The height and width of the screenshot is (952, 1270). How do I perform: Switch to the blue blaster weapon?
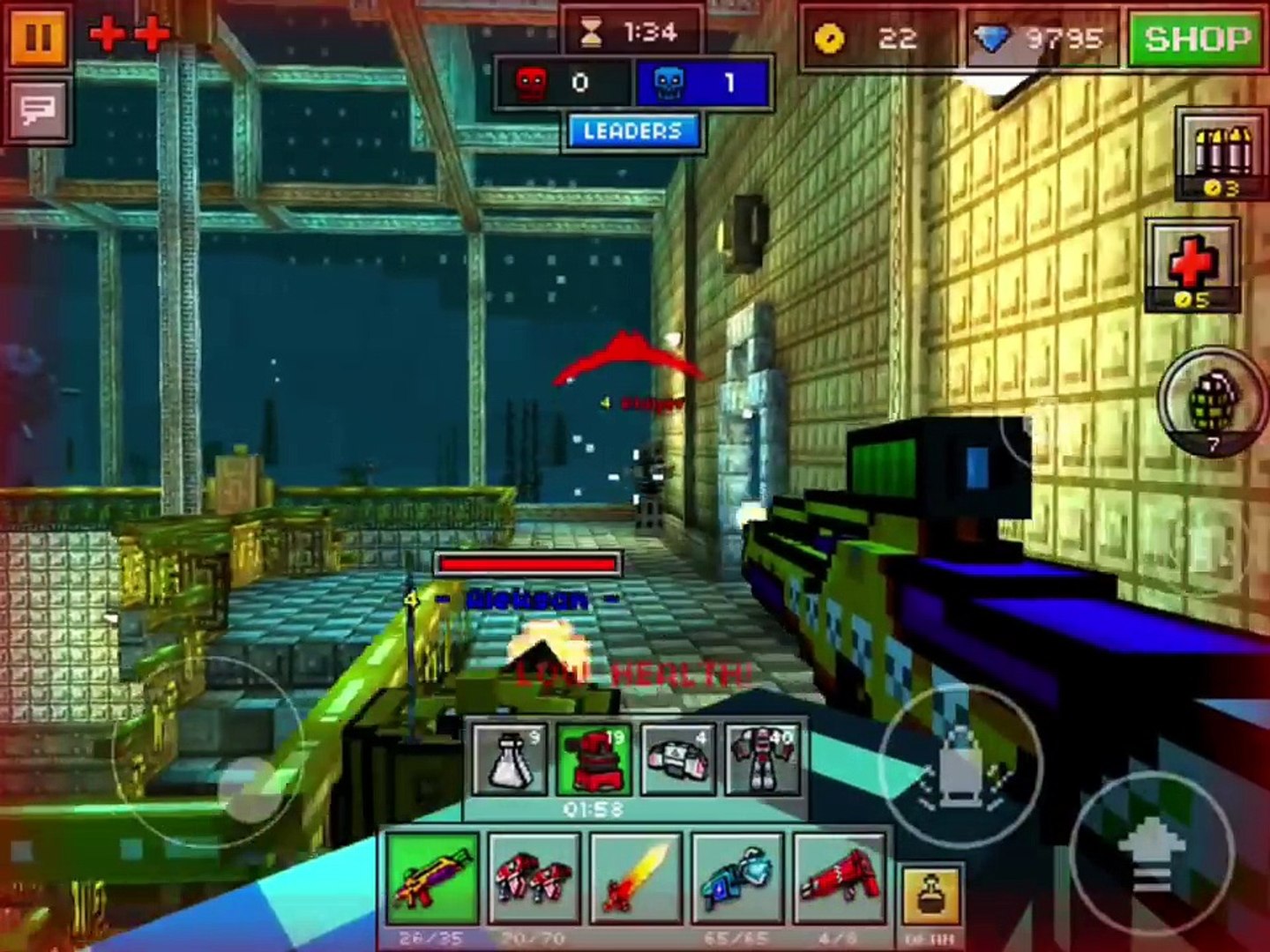click(x=738, y=878)
